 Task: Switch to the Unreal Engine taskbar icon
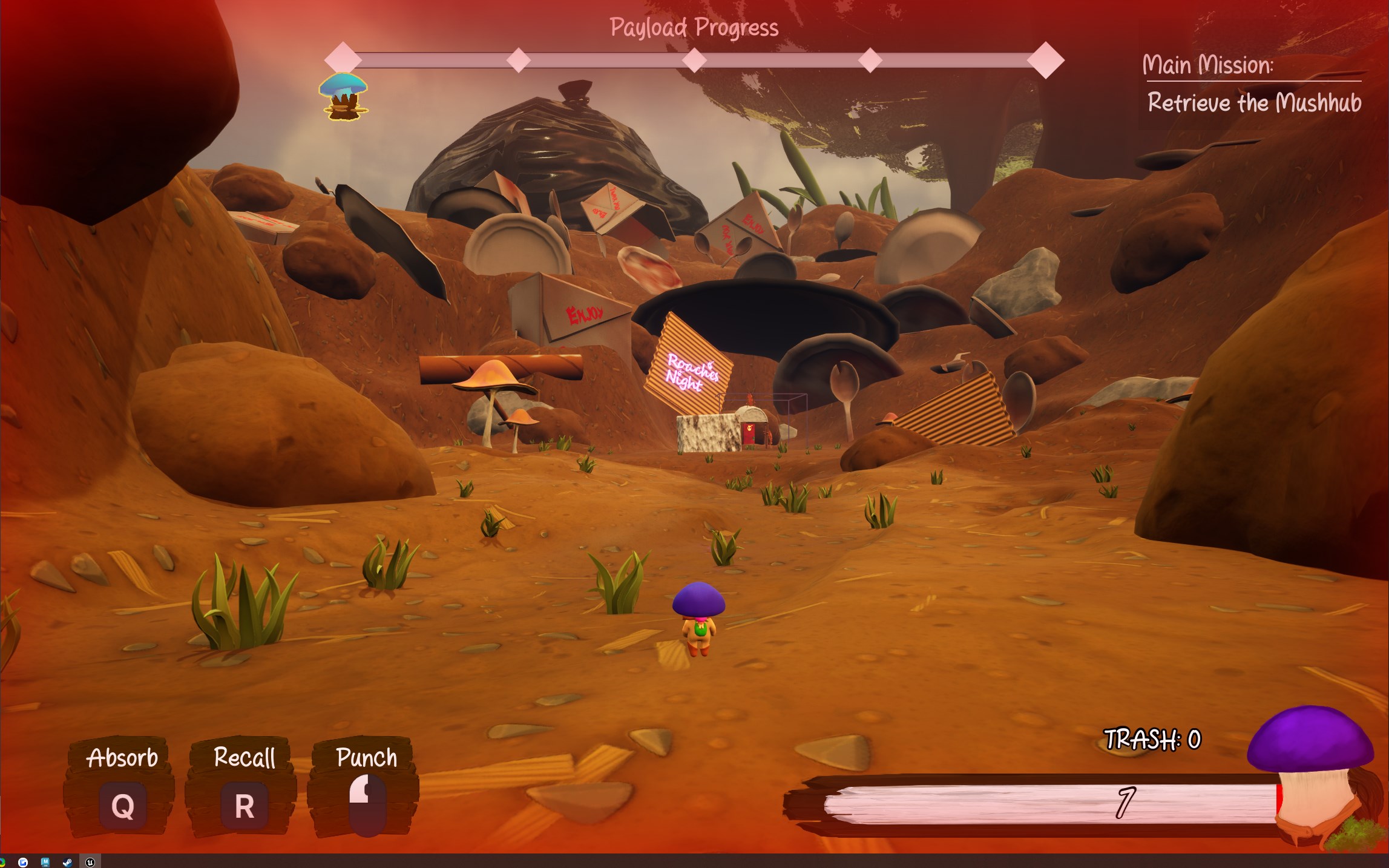[x=90, y=862]
